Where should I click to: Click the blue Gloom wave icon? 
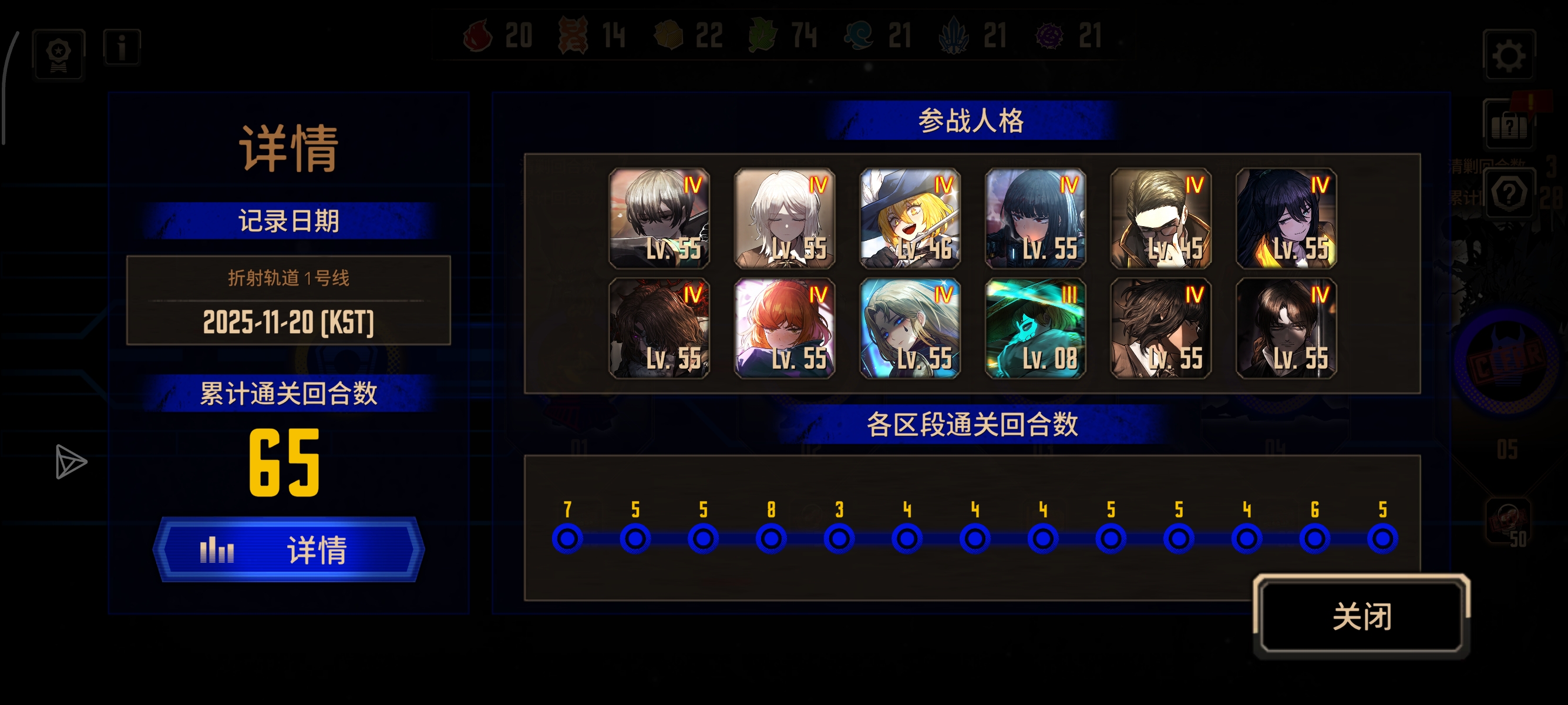point(858,36)
